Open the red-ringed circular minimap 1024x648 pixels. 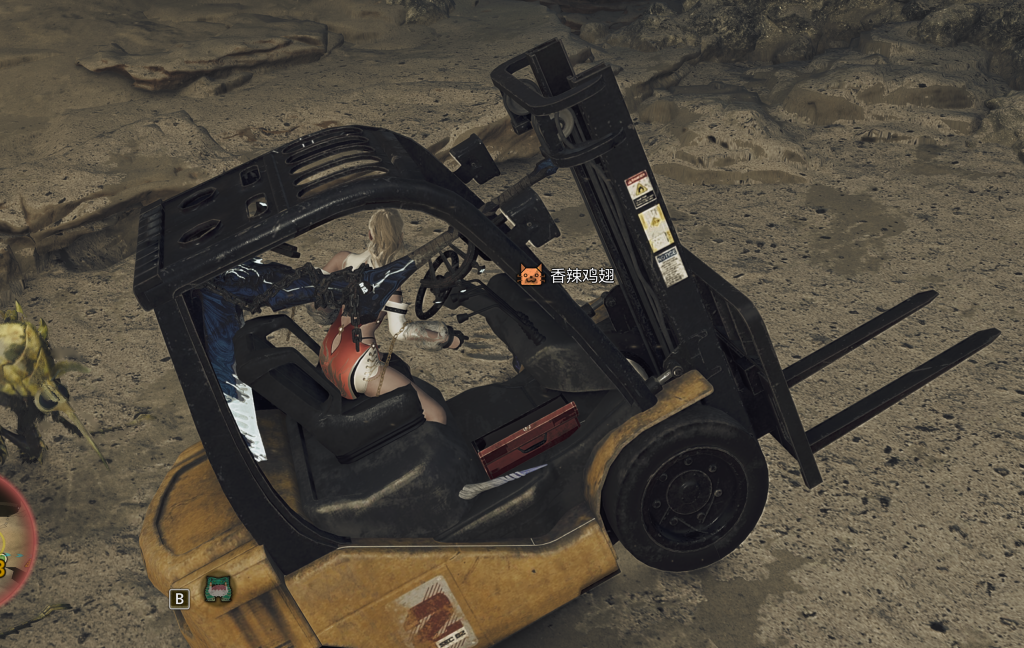click(12, 540)
